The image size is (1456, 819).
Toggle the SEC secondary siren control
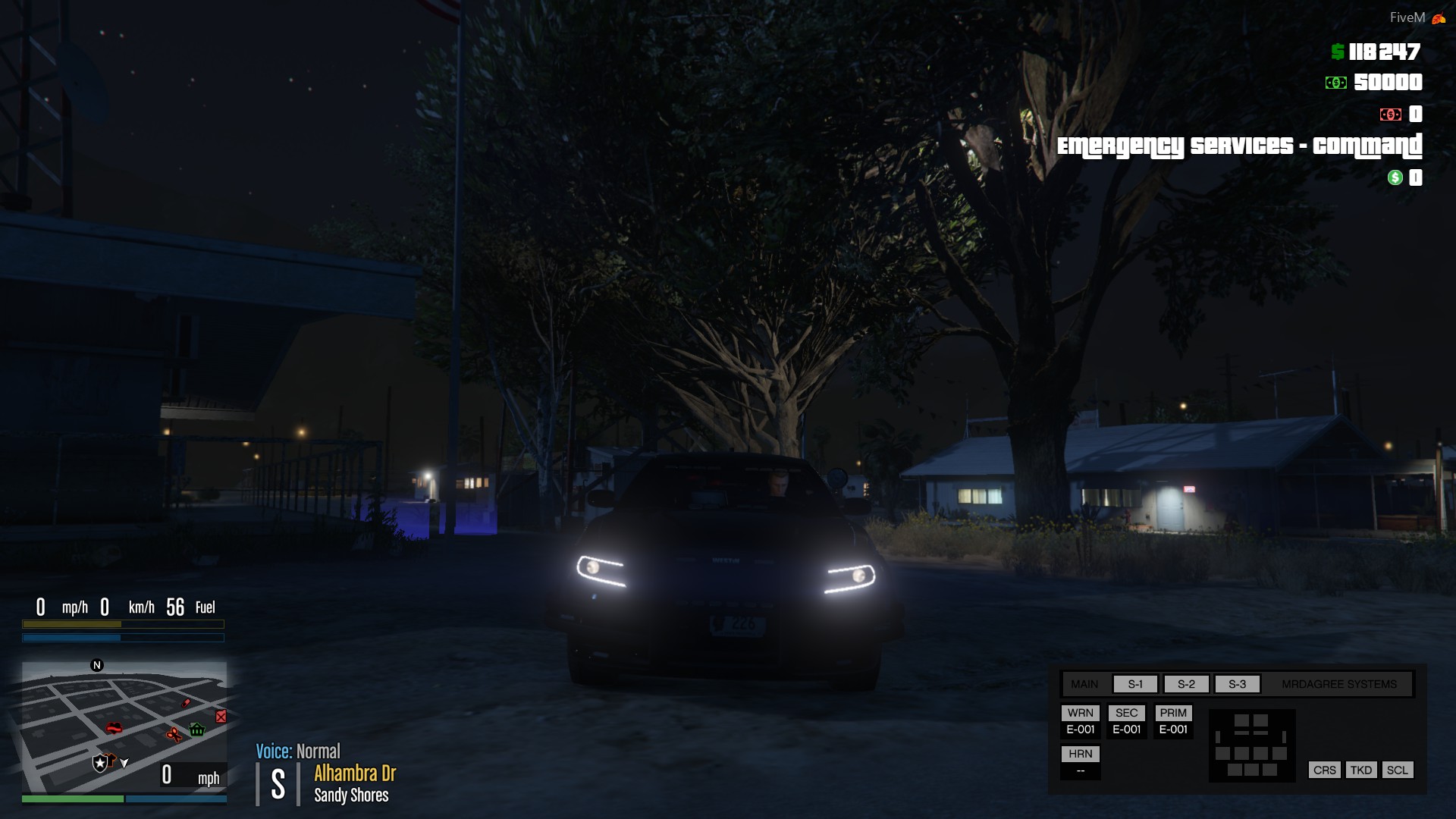click(x=1127, y=712)
